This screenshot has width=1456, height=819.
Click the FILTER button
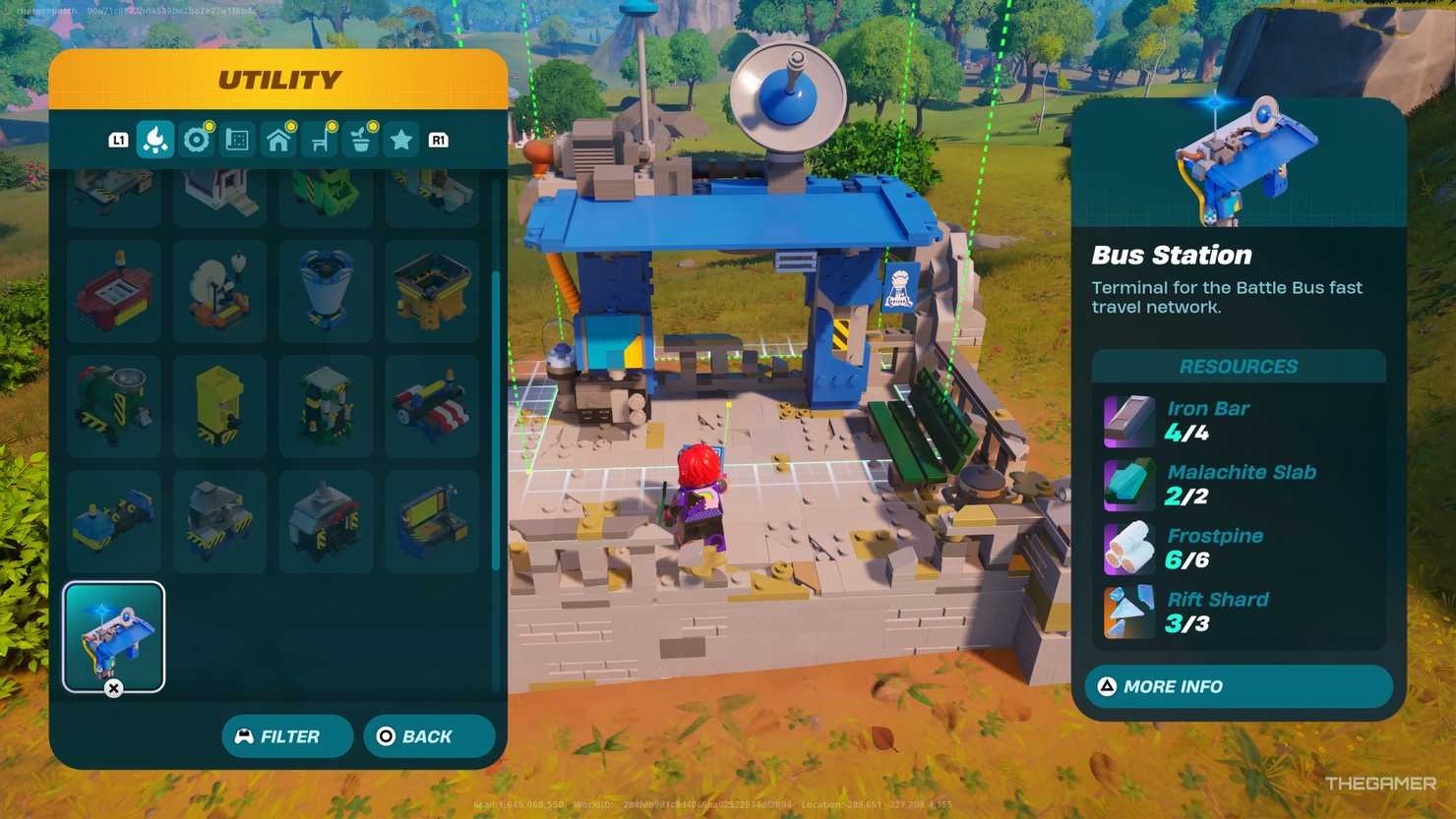[286, 735]
